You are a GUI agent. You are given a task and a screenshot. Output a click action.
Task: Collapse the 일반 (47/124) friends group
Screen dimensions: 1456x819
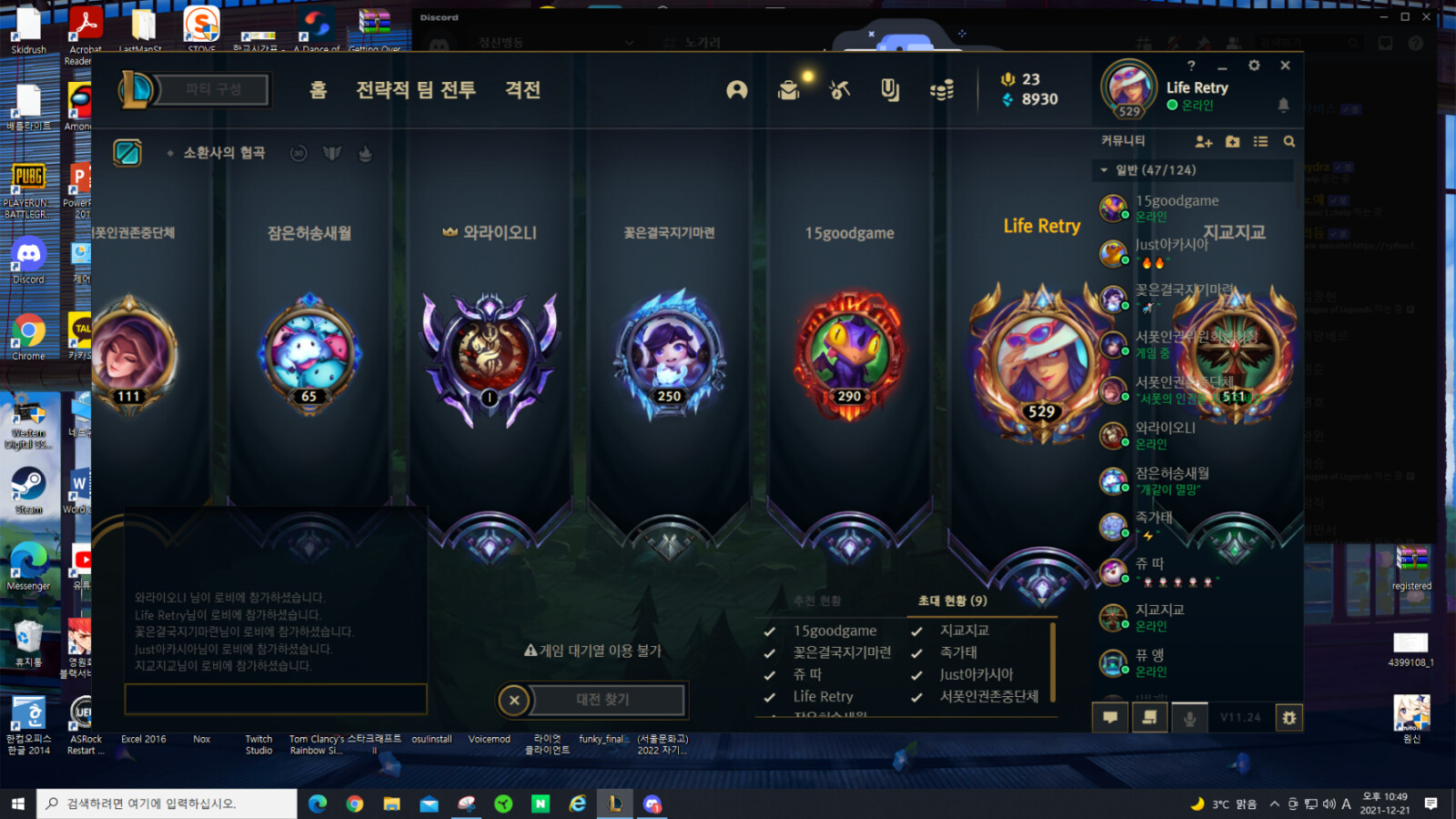[1104, 169]
